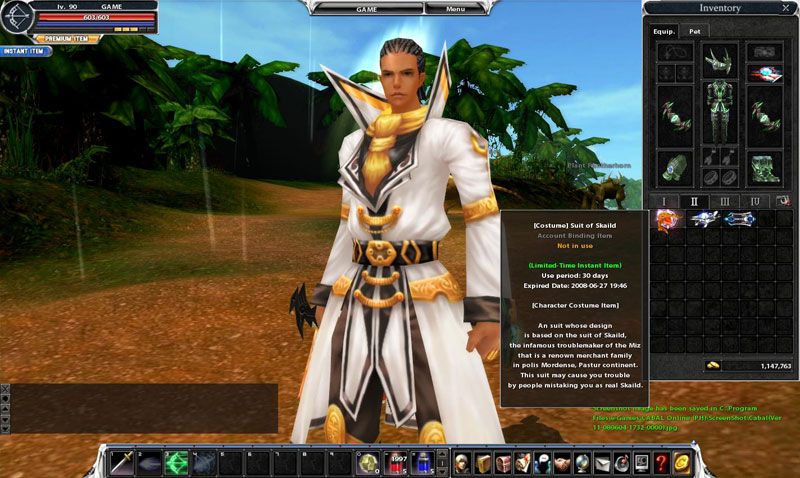Click the equipped green gloves slot

[x=672, y=165]
